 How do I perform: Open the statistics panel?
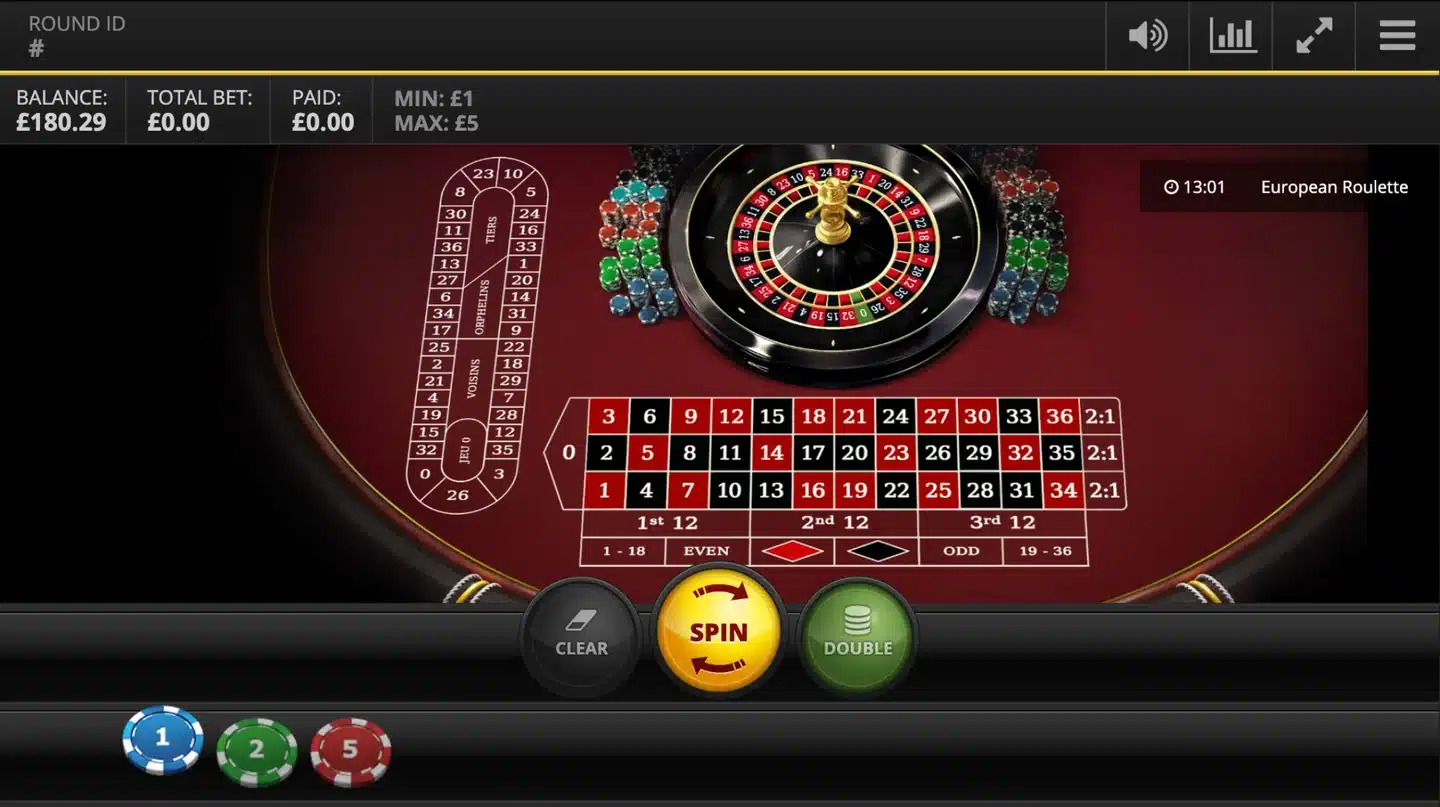tap(1230, 35)
